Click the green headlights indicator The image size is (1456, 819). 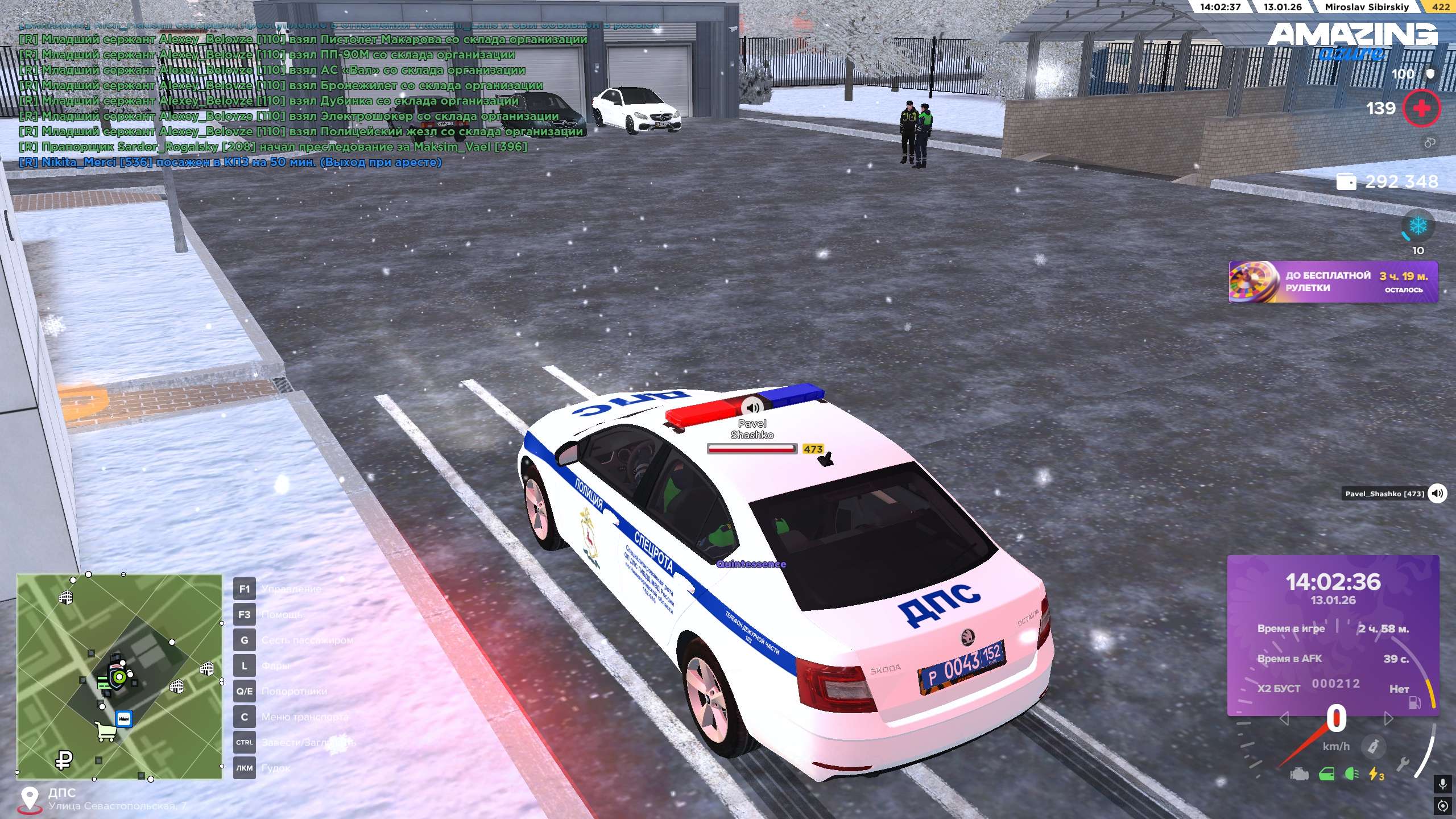(x=1352, y=774)
